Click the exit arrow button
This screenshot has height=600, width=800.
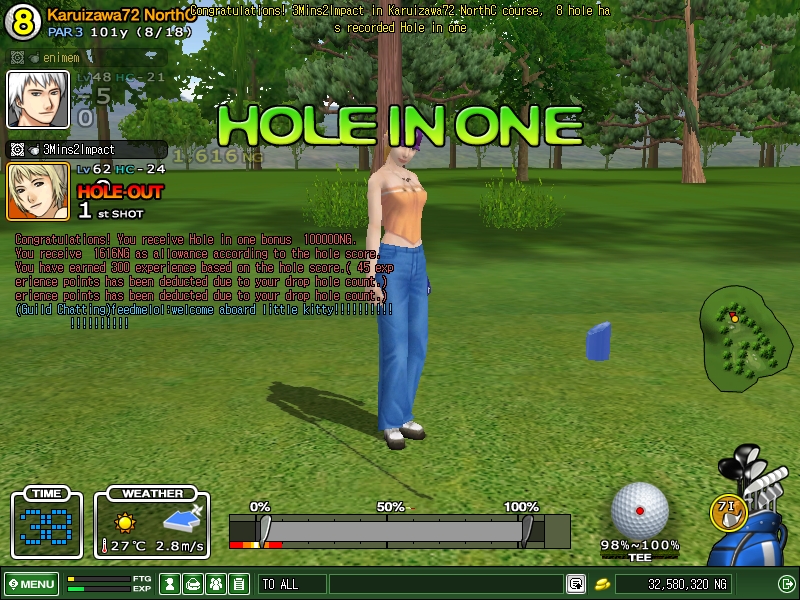786,584
